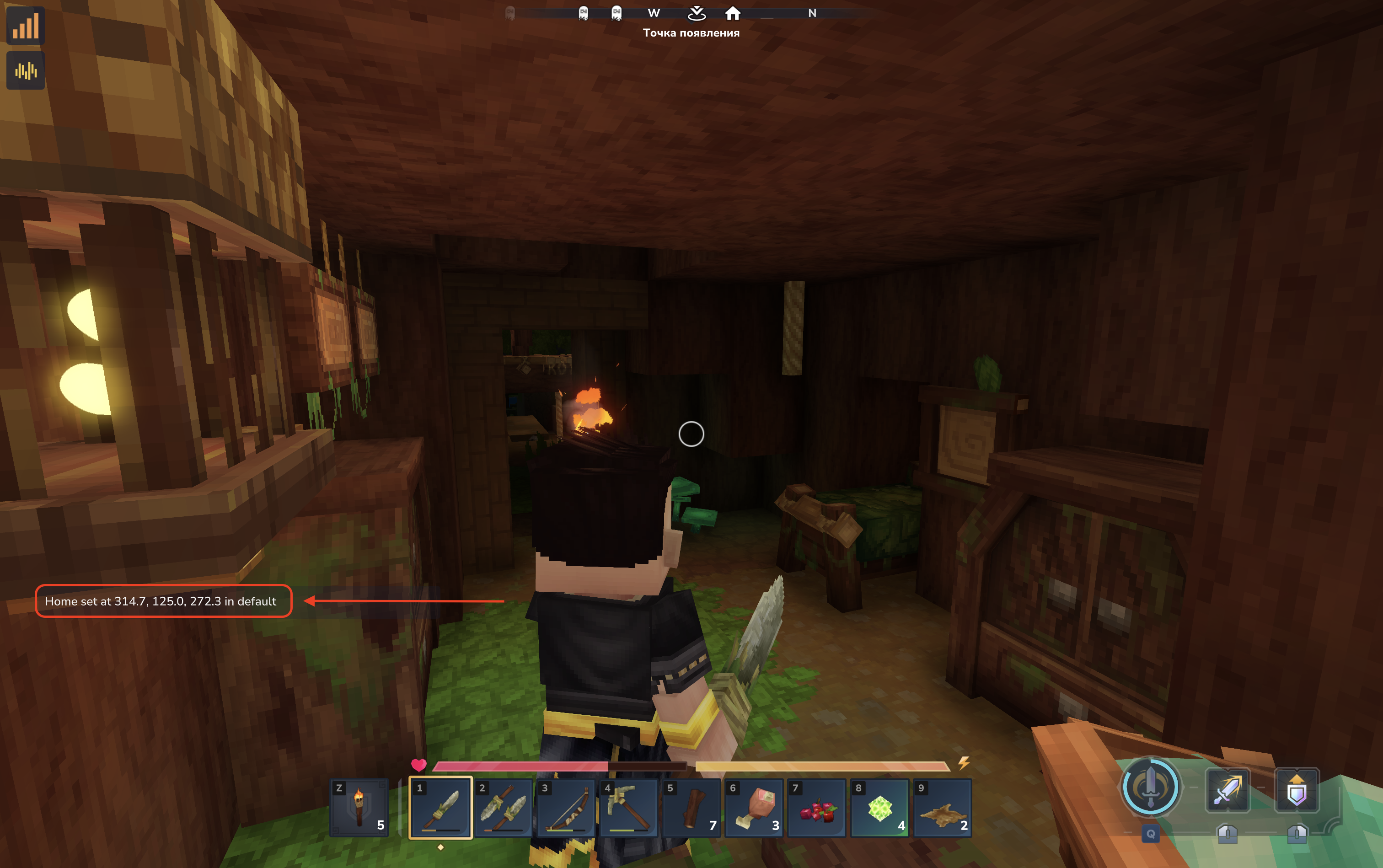Click the home marker on the compass

733,13
